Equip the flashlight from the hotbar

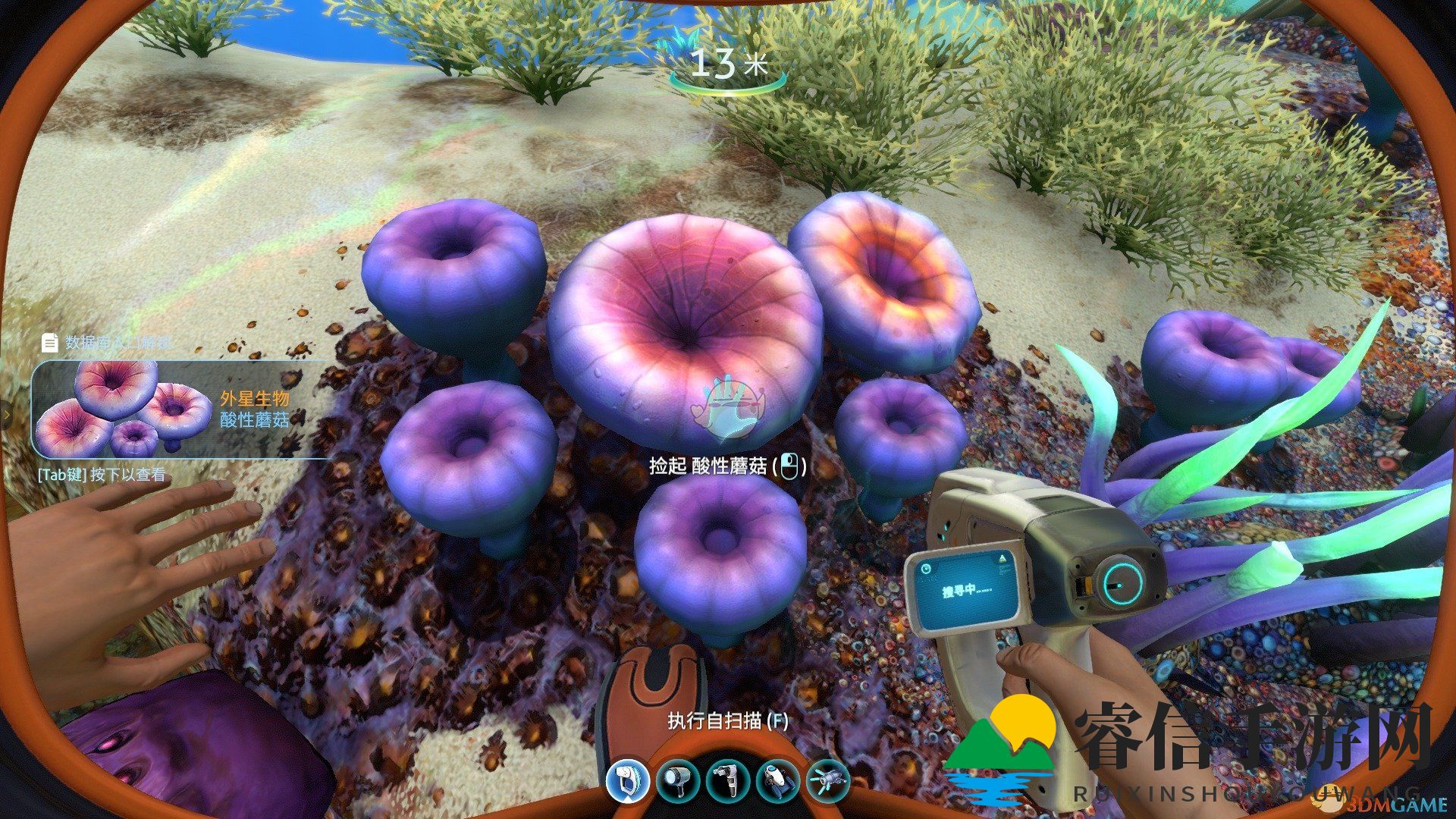(677, 780)
